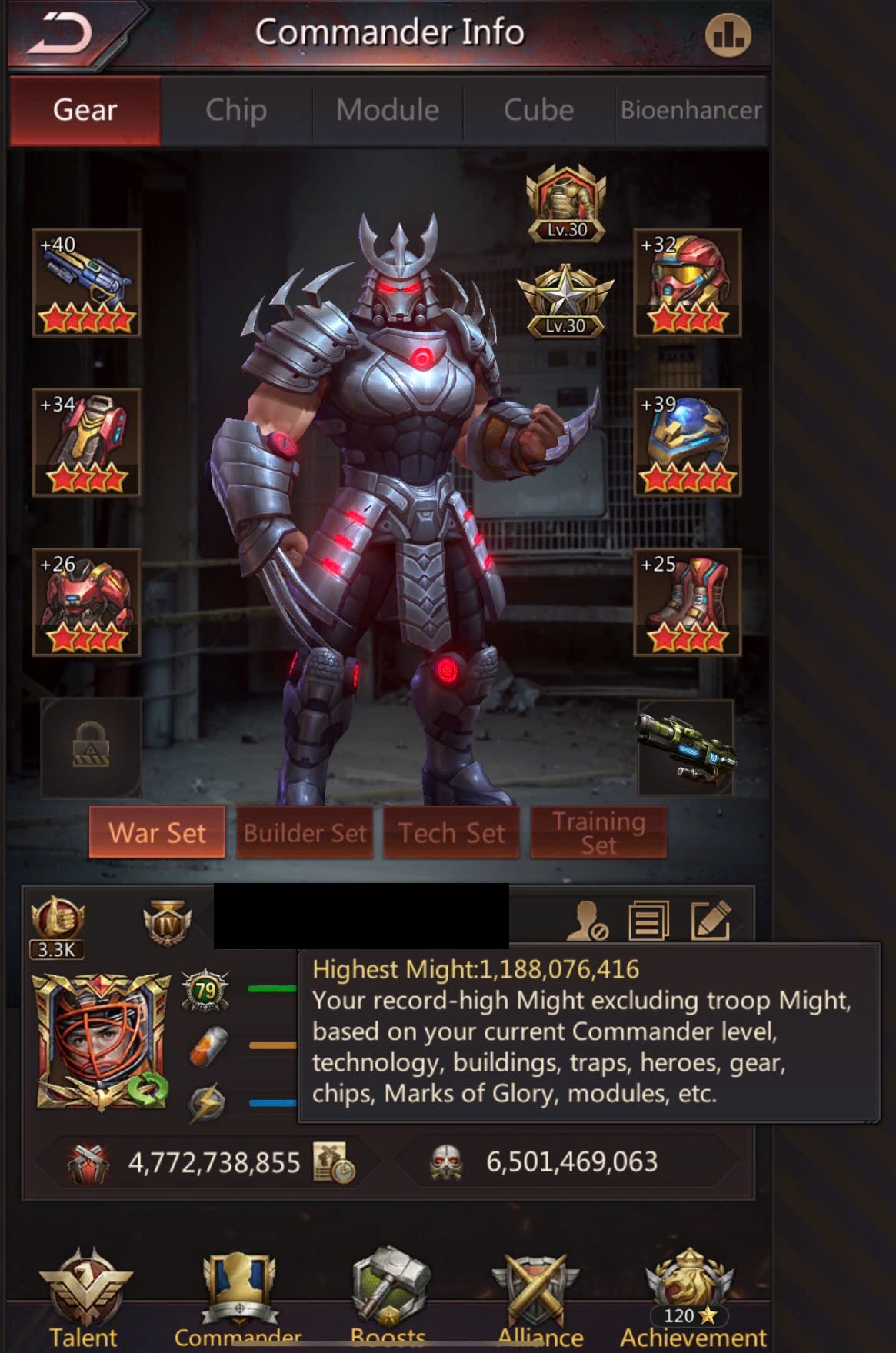Select the Cube tab

[538, 110]
